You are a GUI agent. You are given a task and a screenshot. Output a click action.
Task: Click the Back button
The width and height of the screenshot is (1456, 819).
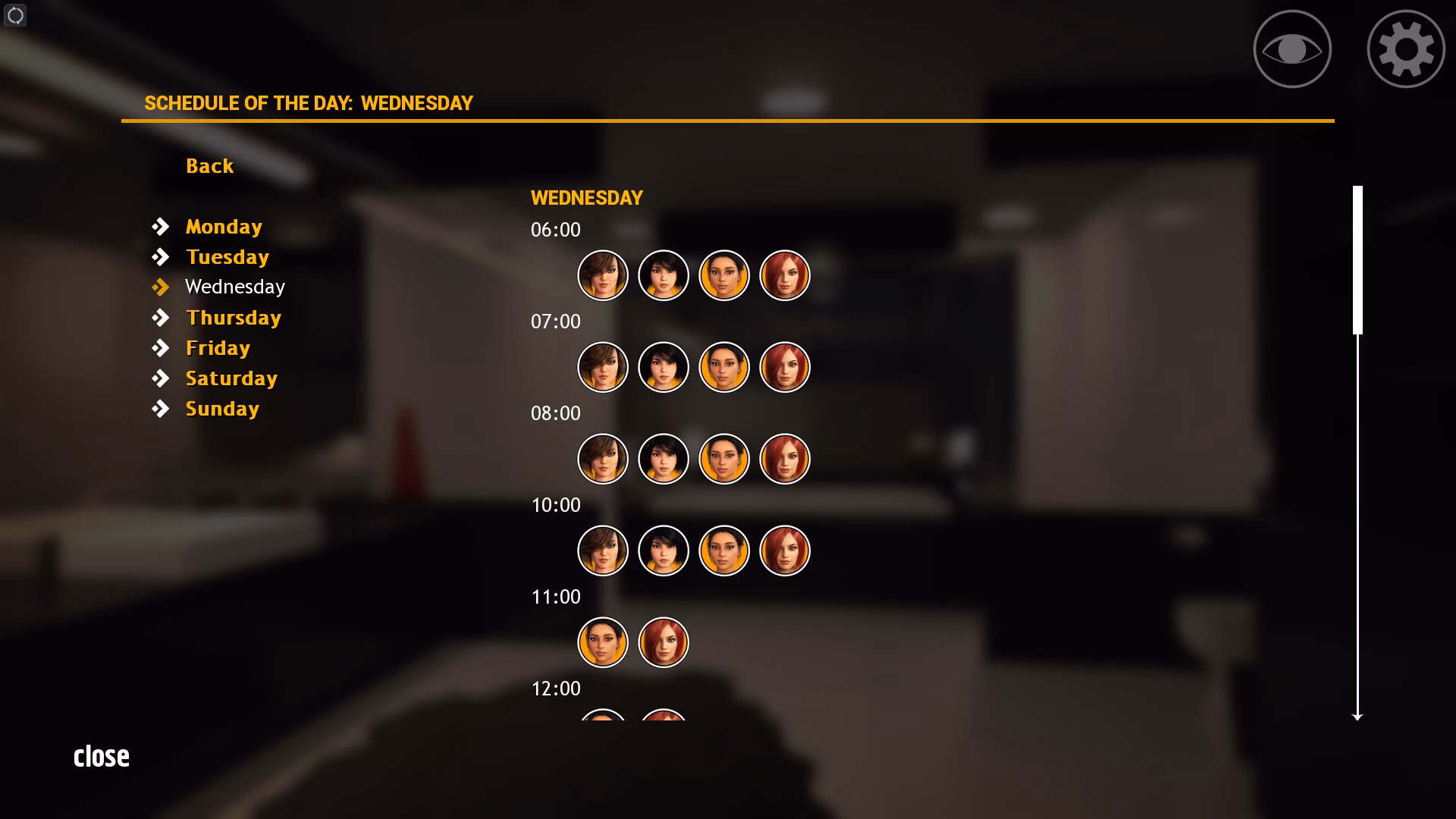209,165
